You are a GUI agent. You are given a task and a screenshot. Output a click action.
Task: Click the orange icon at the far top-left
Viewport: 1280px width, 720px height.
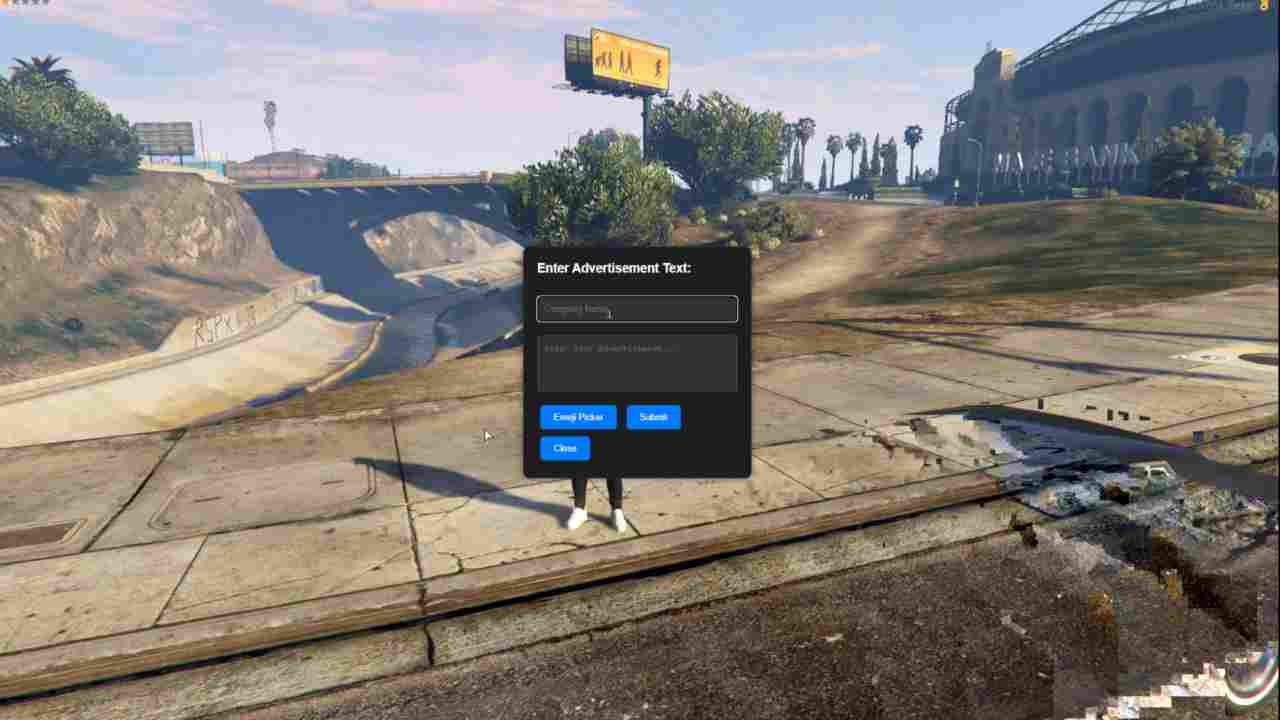(x=3, y=4)
